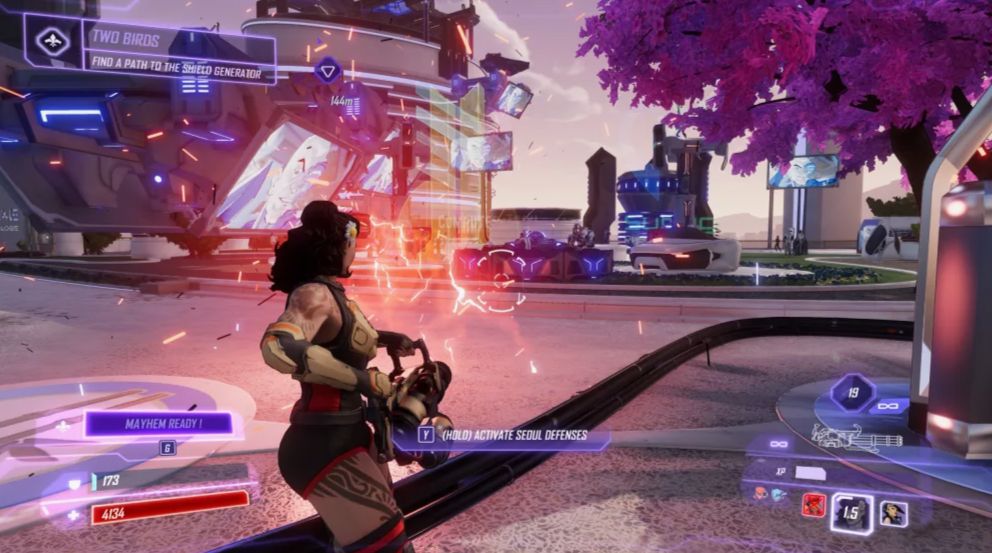Click the level 19 hexagon badge
992x553 pixels.
pos(853,392)
